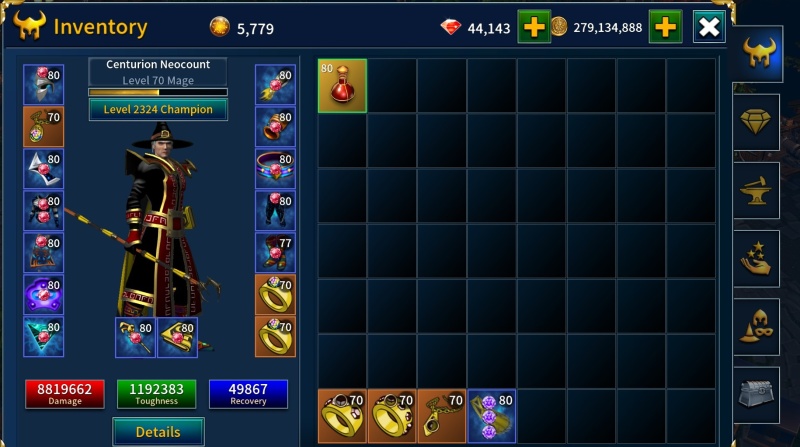Switch to the gem tab
The image size is (800, 447).
pos(756,122)
